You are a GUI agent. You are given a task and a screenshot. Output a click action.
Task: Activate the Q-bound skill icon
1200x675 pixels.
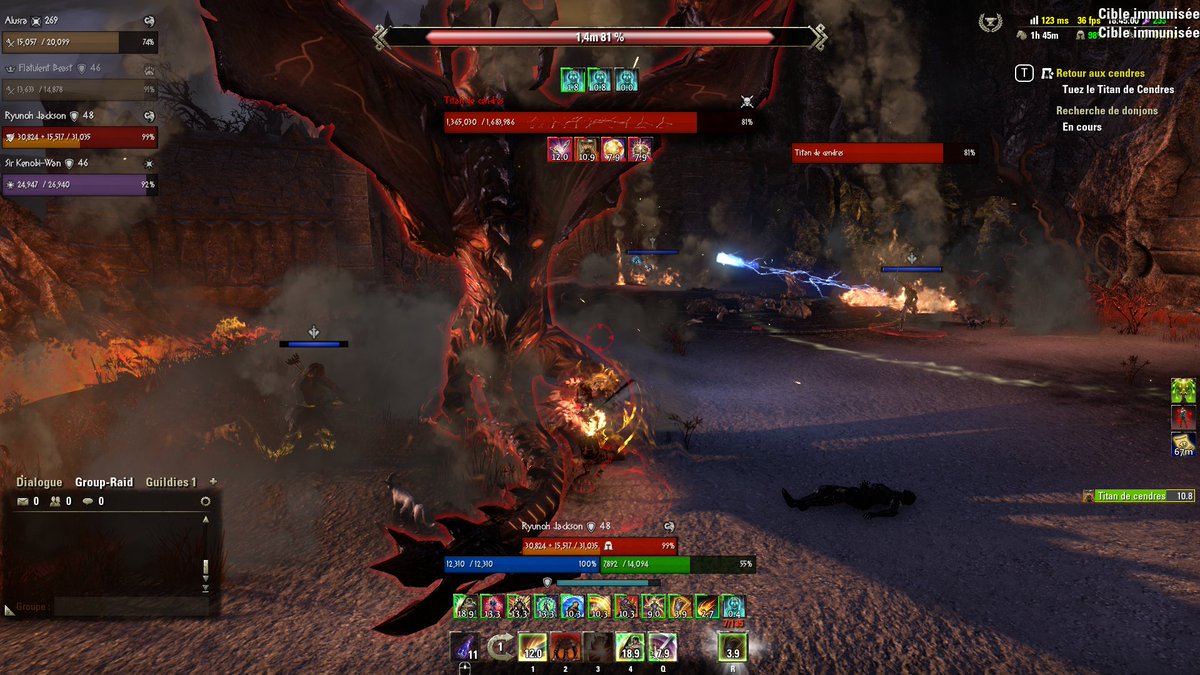pos(662,647)
